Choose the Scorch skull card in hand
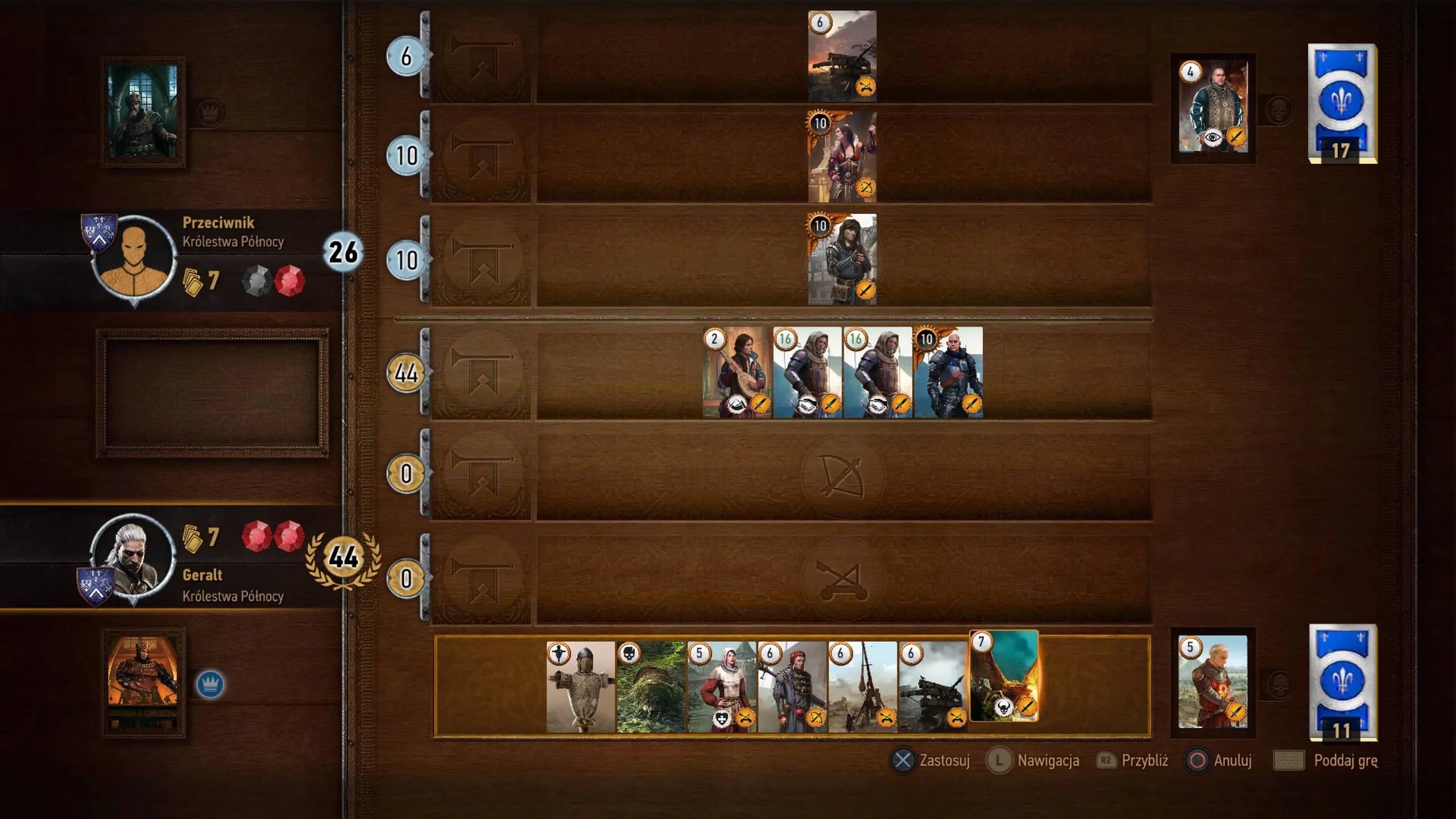1456x819 pixels. 651,687
